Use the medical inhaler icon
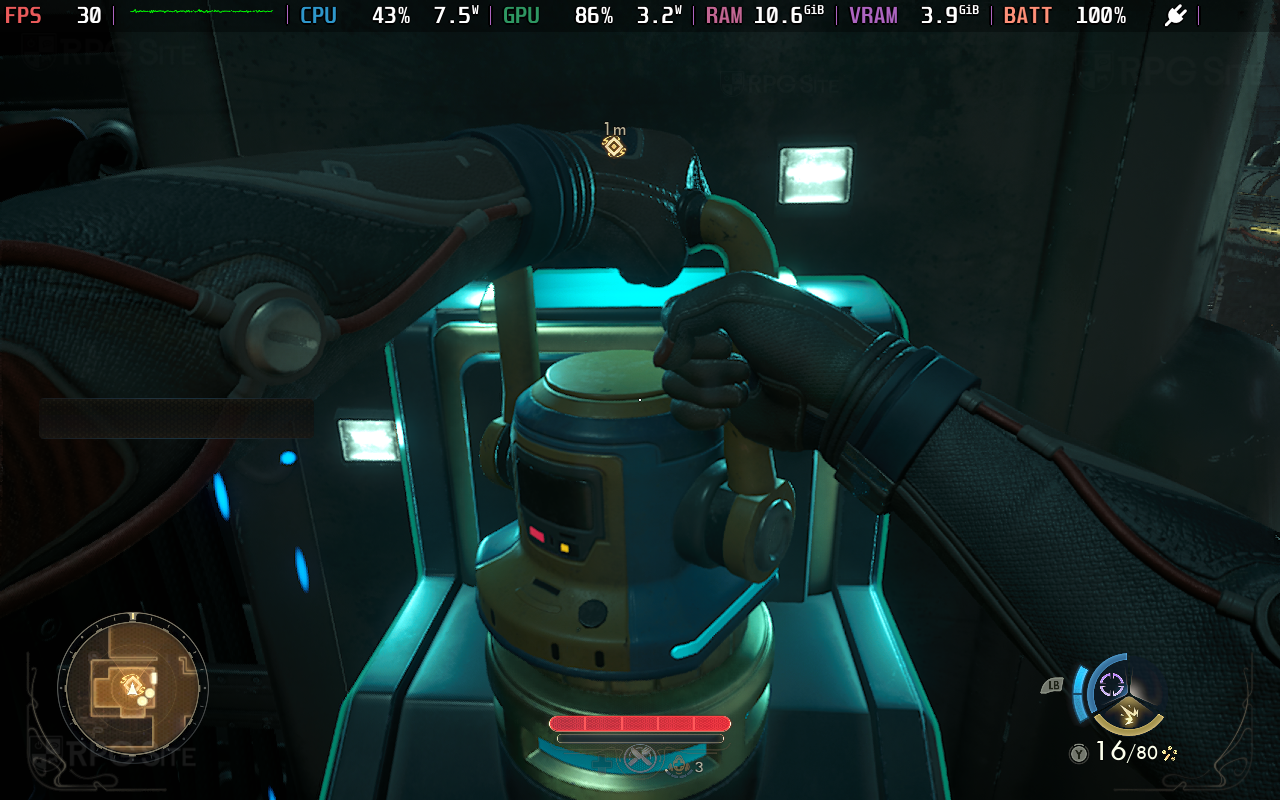This screenshot has width=1280, height=800. pyautogui.click(x=679, y=766)
